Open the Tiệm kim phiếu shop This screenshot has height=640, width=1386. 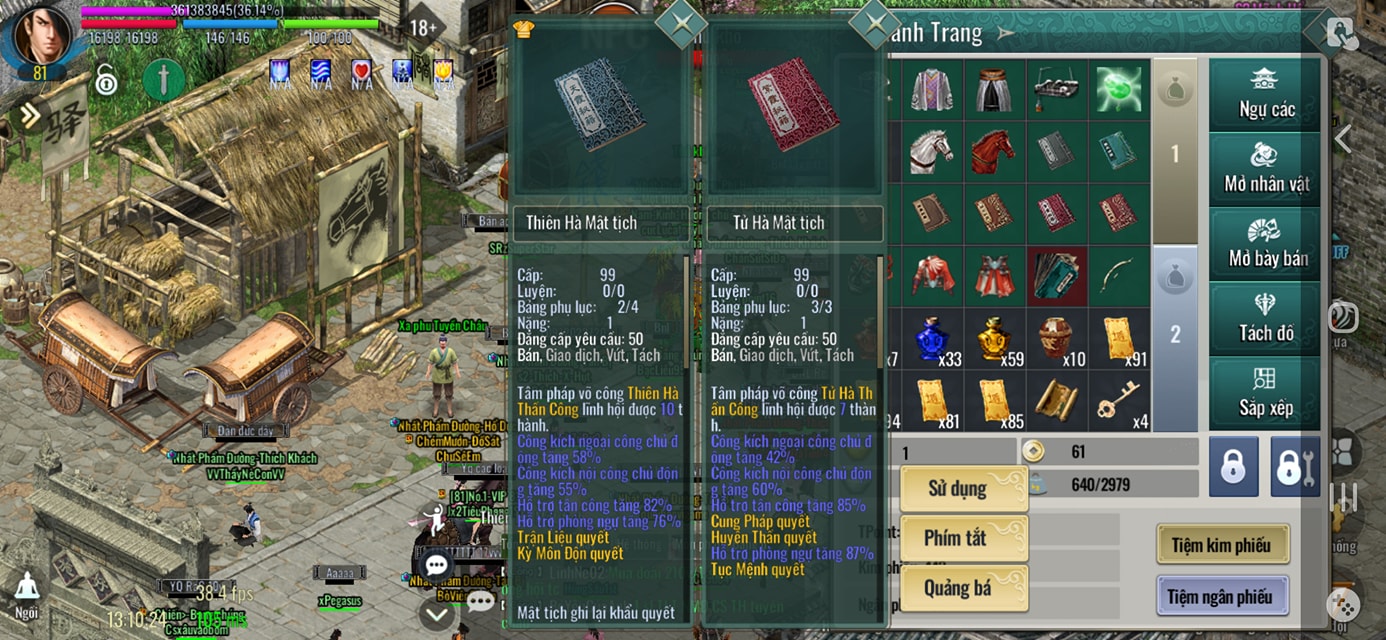pyautogui.click(x=1222, y=545)
